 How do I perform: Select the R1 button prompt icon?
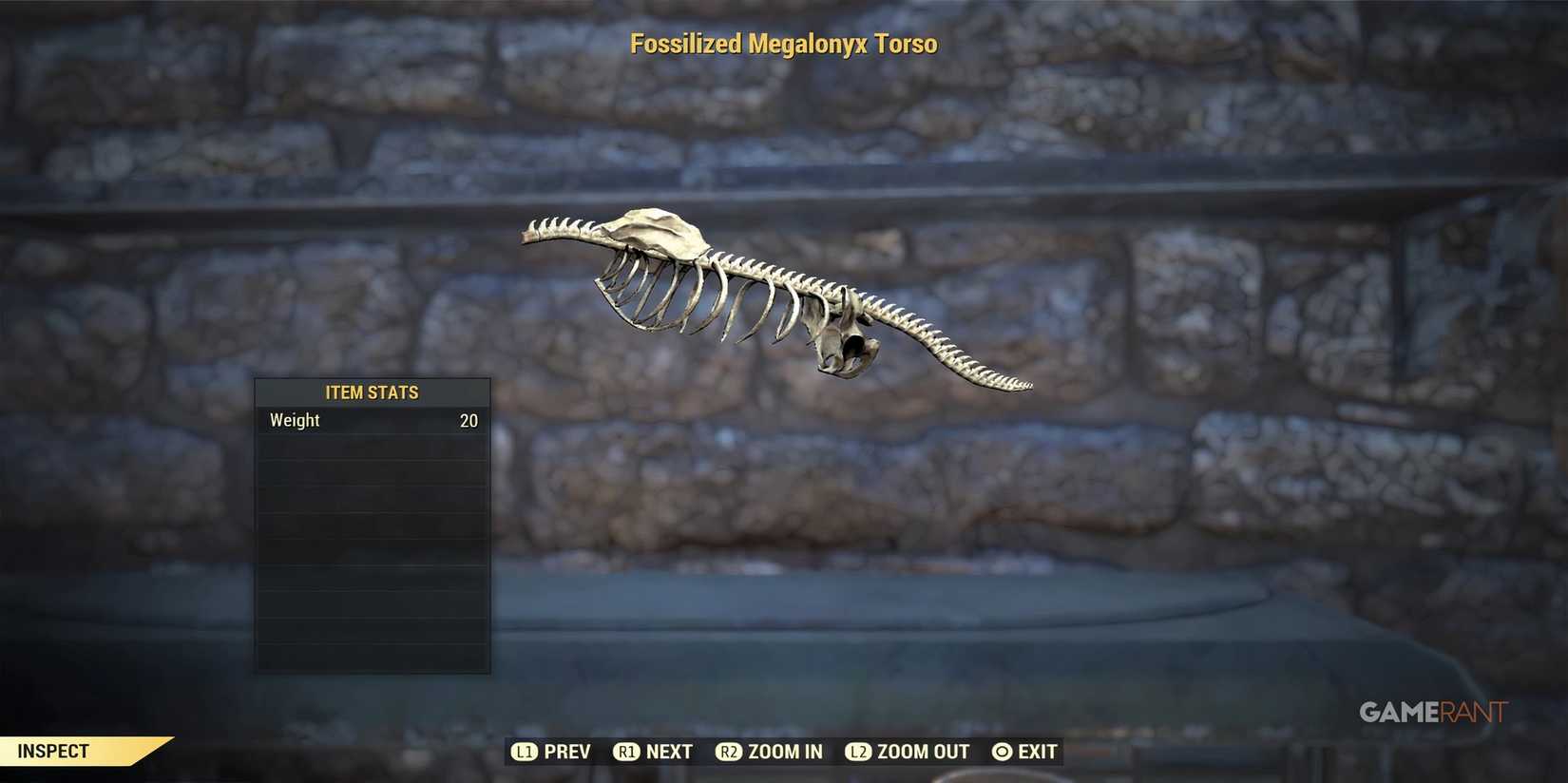[627, 751]
